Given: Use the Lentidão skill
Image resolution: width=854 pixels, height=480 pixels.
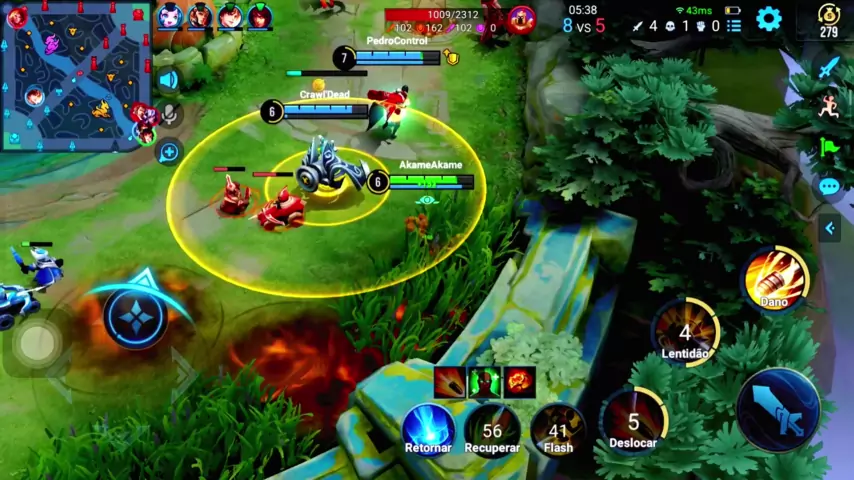Looking at the screenshot, I should (685, 334).
